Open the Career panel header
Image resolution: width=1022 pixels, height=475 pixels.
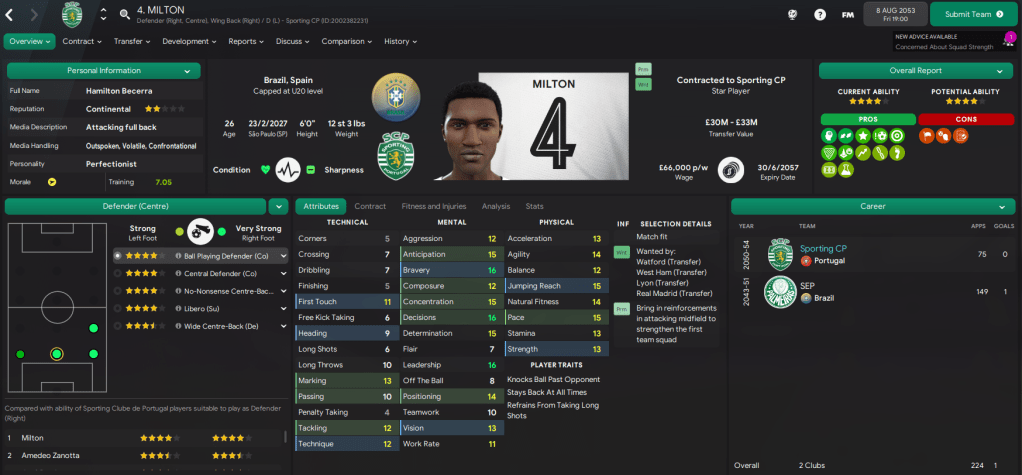point(872,206)
